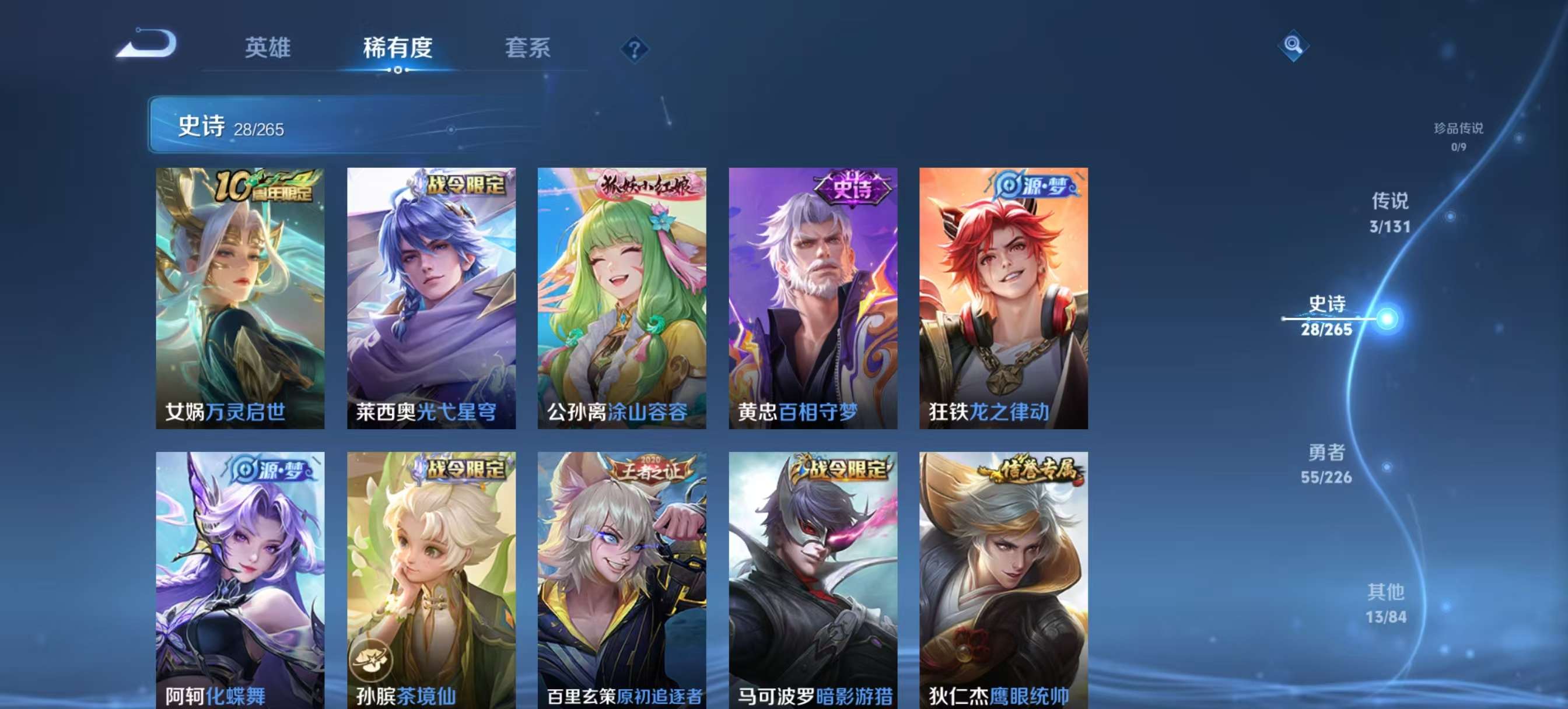Switch to the 套系 tab
This screenshot has height=709, width=1568.
coord(528,49)
